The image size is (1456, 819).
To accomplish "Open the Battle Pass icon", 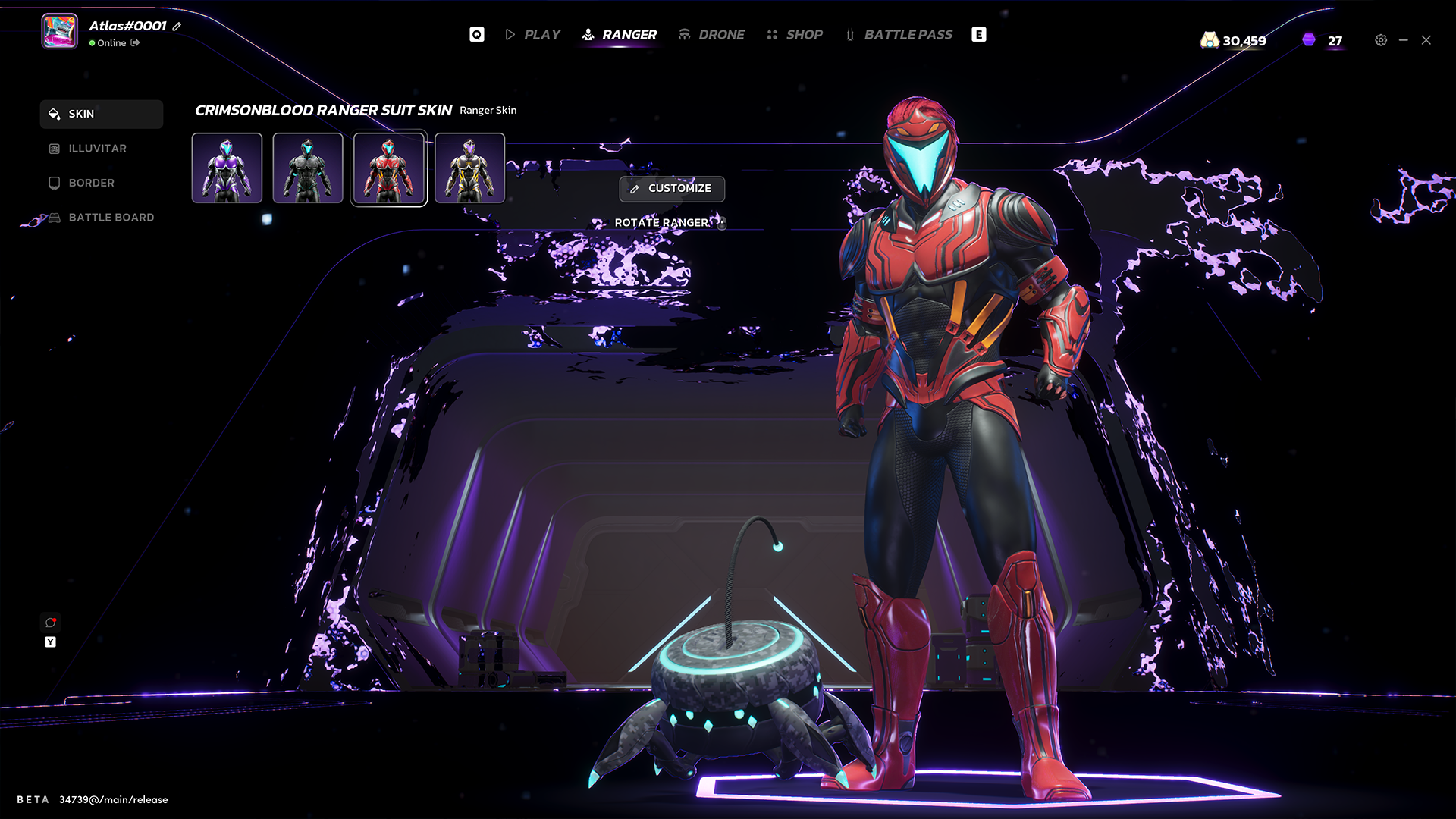I will (850, 34).
